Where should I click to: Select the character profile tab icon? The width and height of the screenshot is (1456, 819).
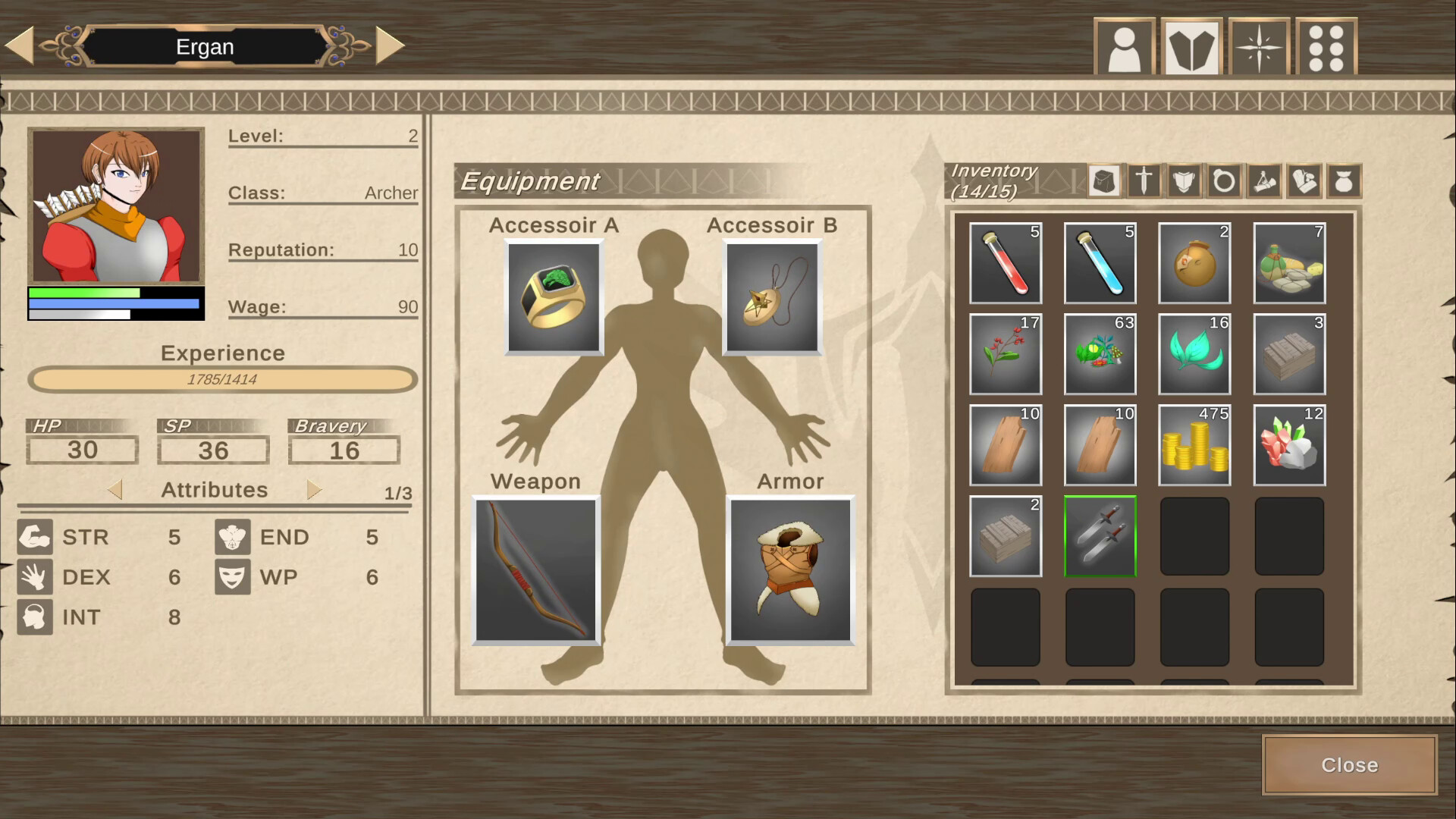[1125, 45]
